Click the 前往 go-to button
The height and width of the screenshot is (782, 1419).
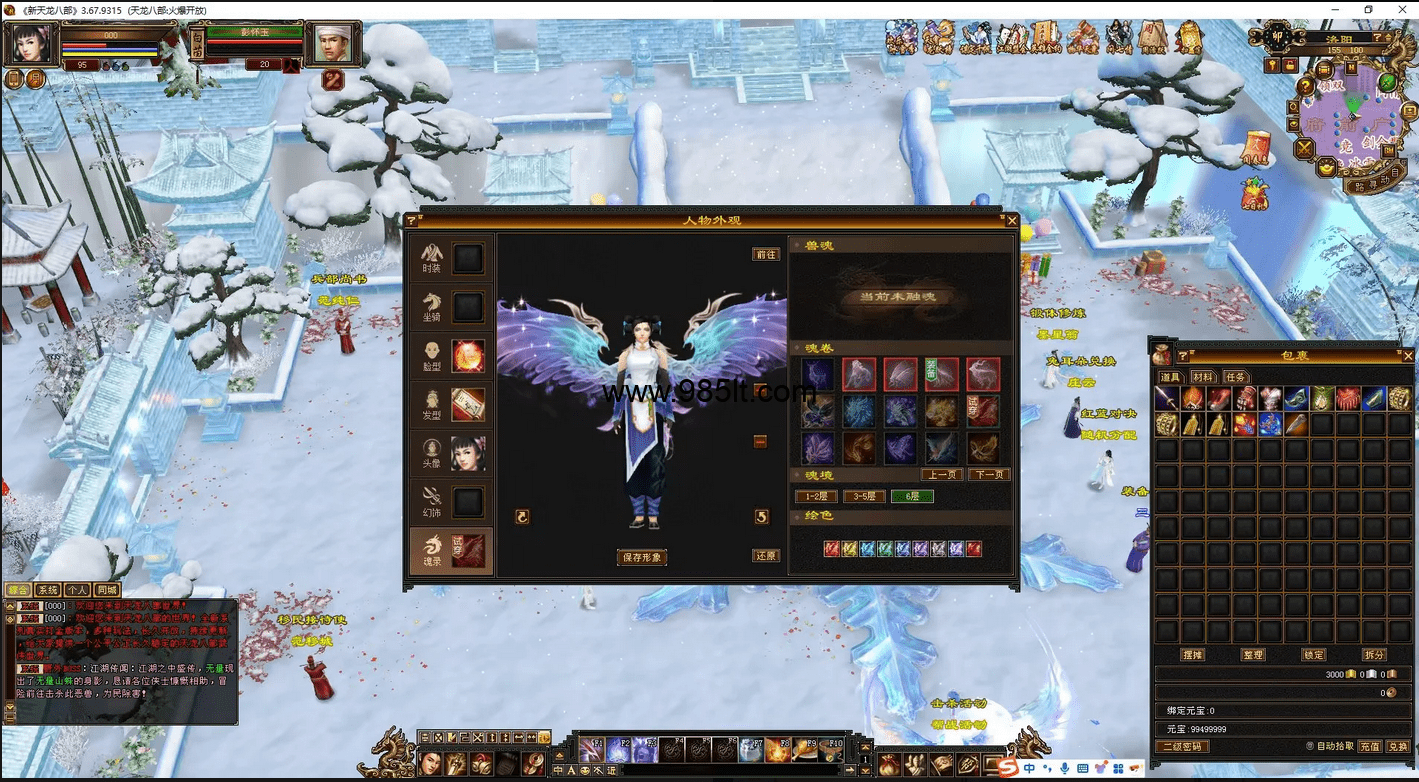[x=766, y=255]
